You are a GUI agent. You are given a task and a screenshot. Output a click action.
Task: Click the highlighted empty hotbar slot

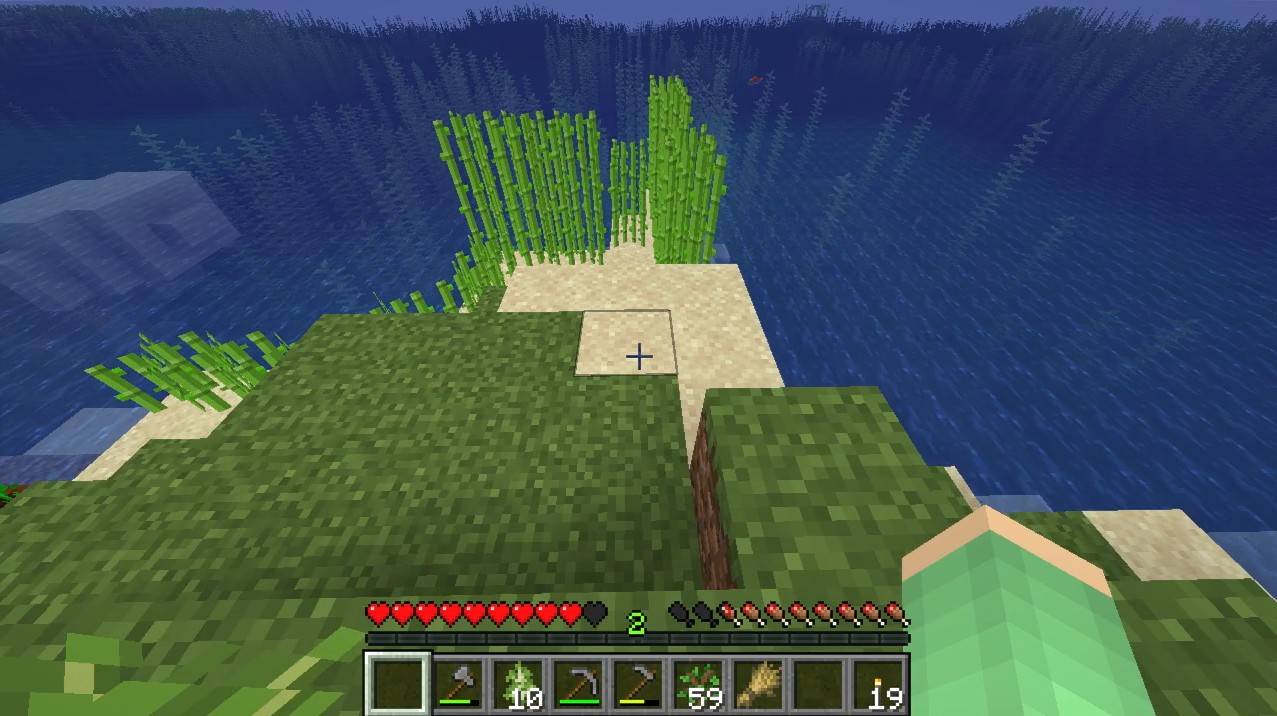click(398, 685)
